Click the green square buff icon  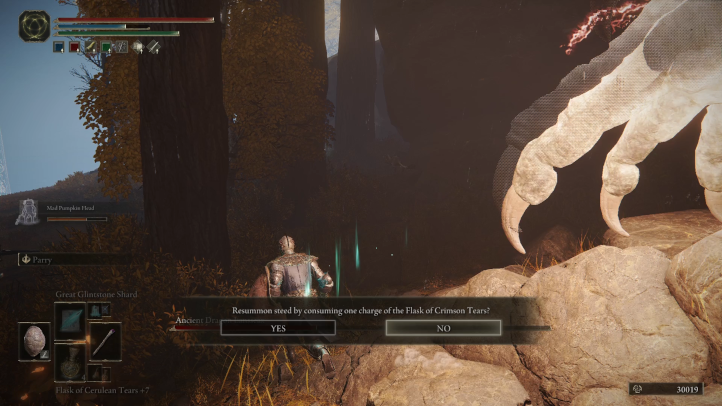(x=106, y=46)
